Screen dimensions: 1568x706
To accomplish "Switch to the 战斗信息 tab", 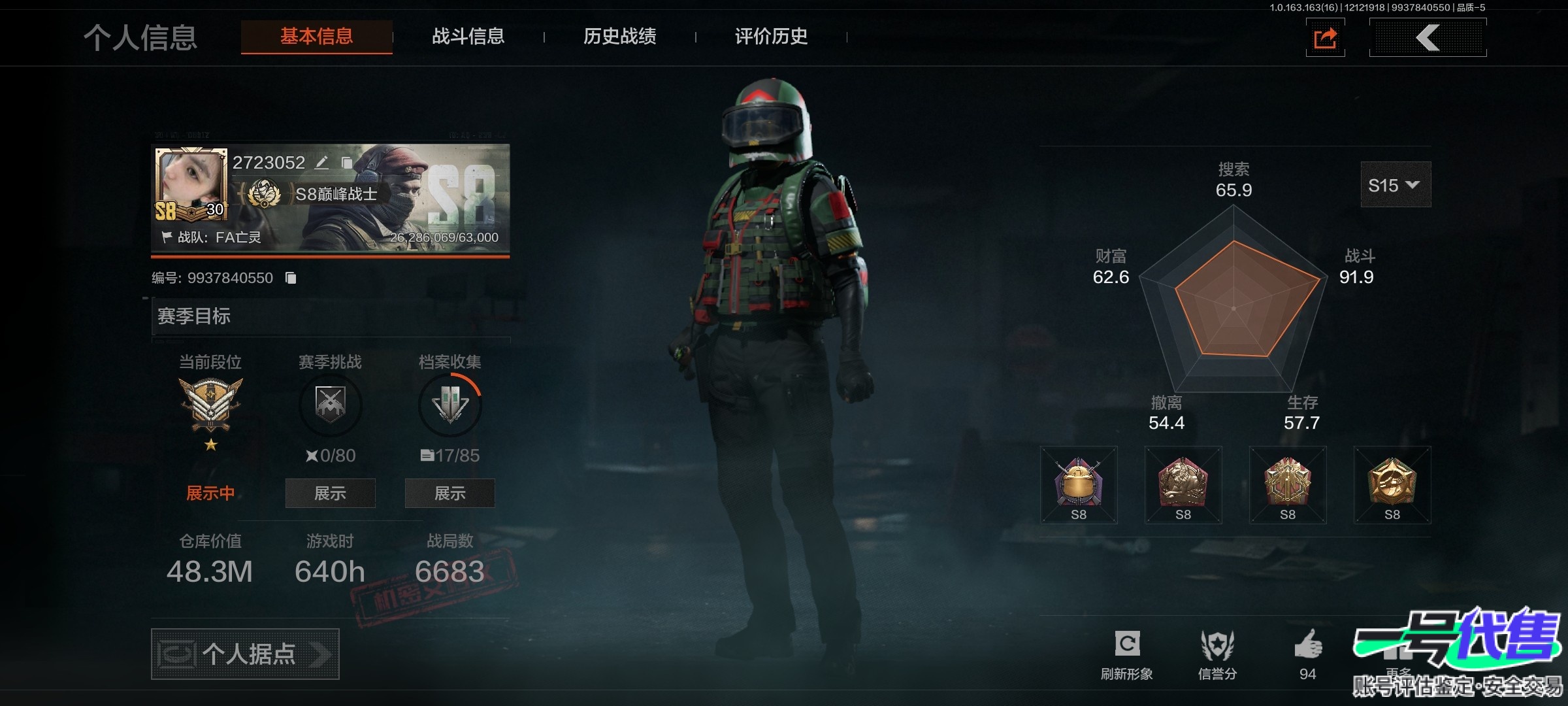I will coord(468,37).
